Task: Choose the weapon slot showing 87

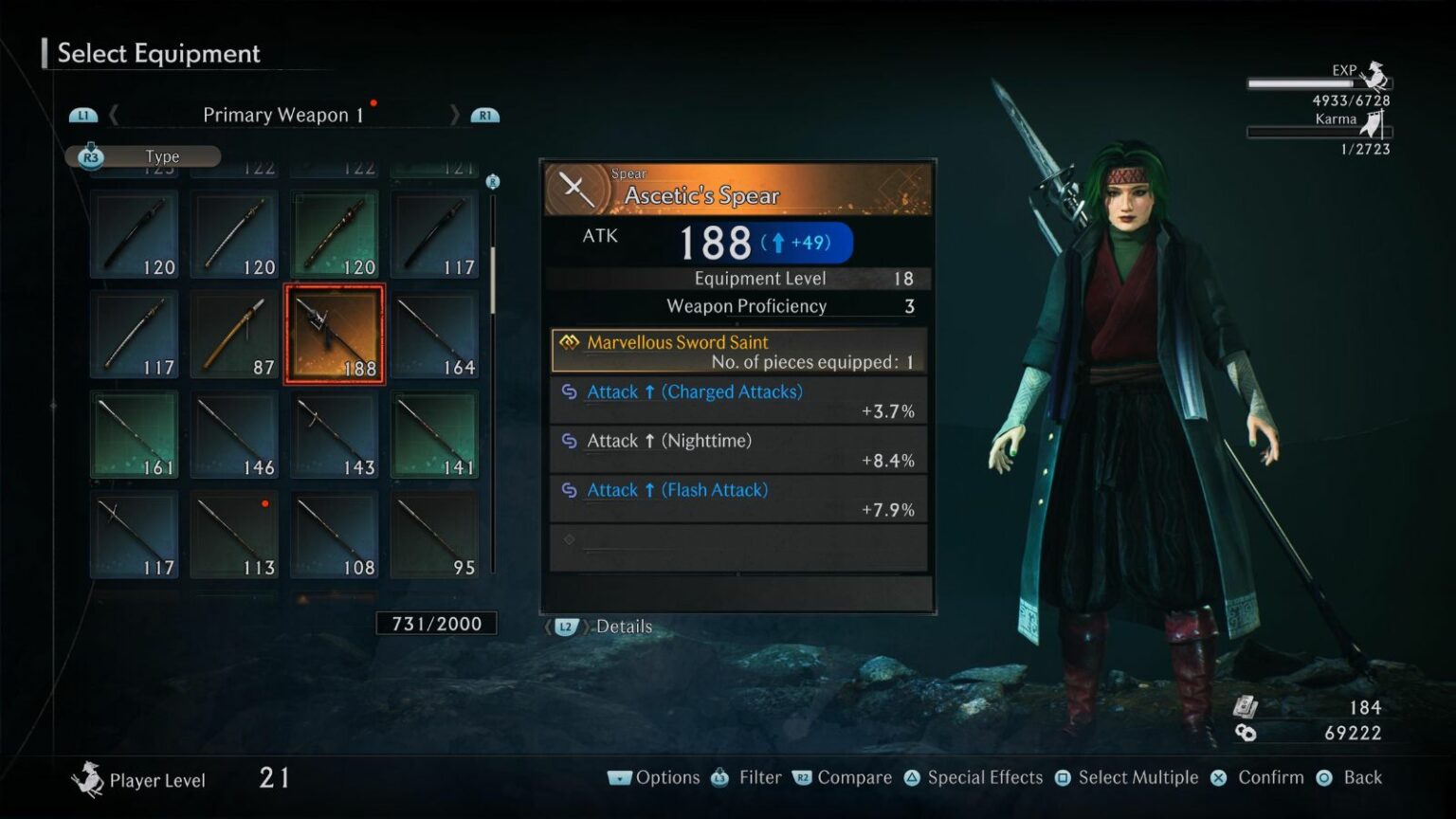Action: pyautogui.click(x=234, y=335)
